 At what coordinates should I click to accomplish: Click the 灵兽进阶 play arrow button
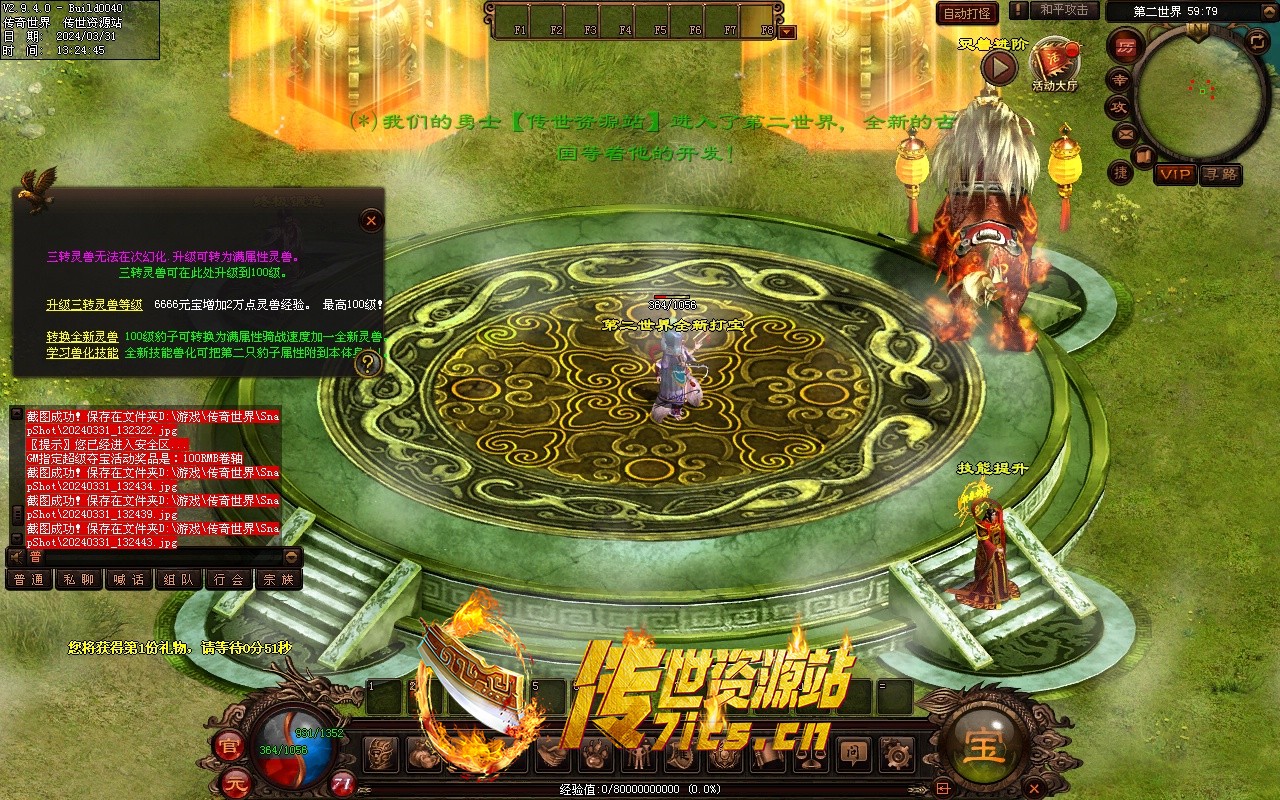pos(998,67)
